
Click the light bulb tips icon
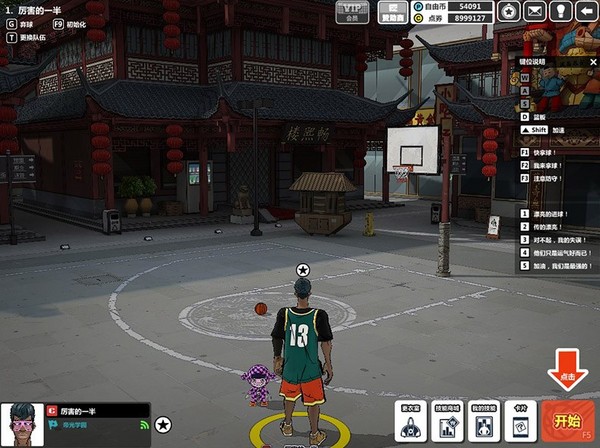tap(560, 11)
